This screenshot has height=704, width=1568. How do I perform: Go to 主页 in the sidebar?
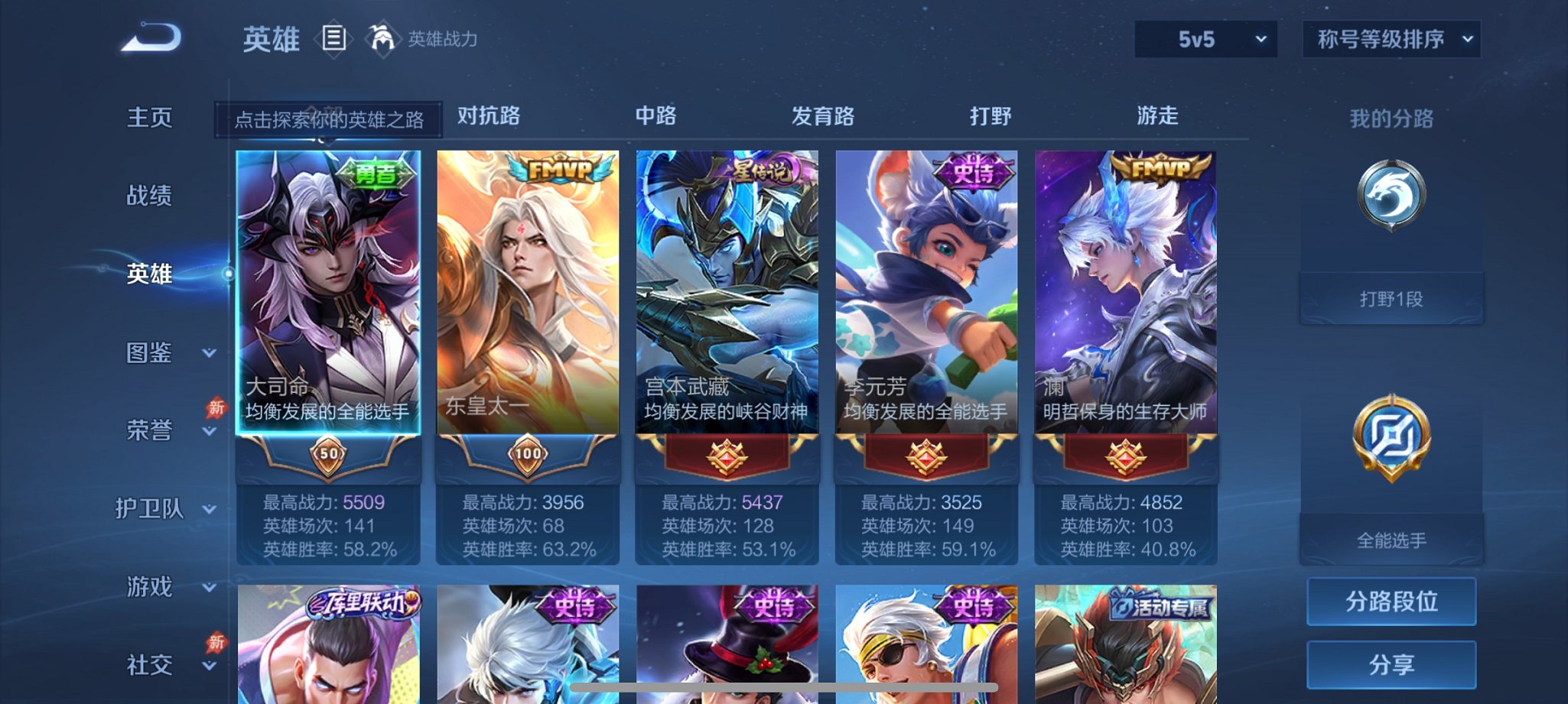[151, 116]
